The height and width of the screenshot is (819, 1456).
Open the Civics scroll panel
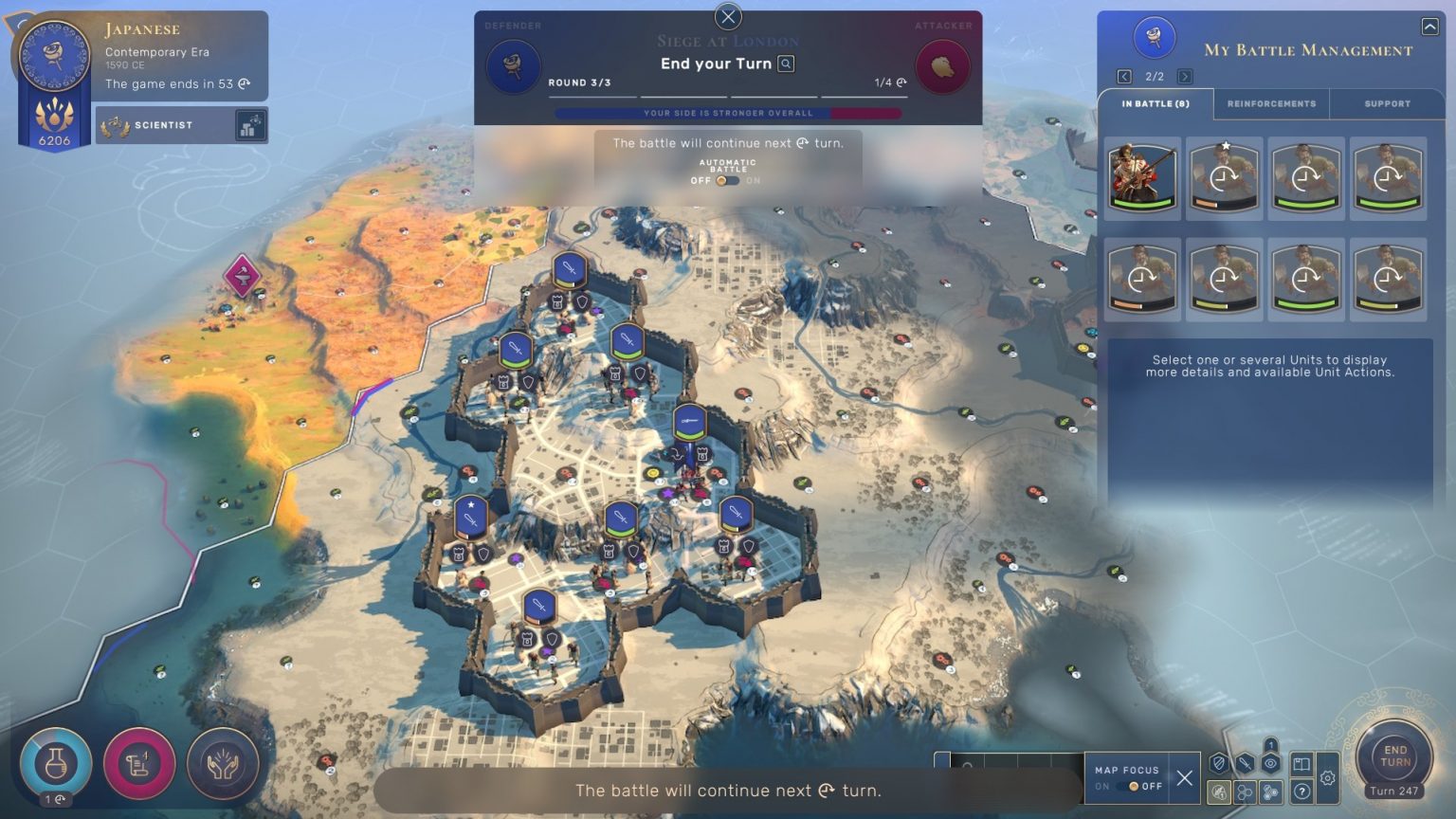pyautogui.click(x=138, y=761)
